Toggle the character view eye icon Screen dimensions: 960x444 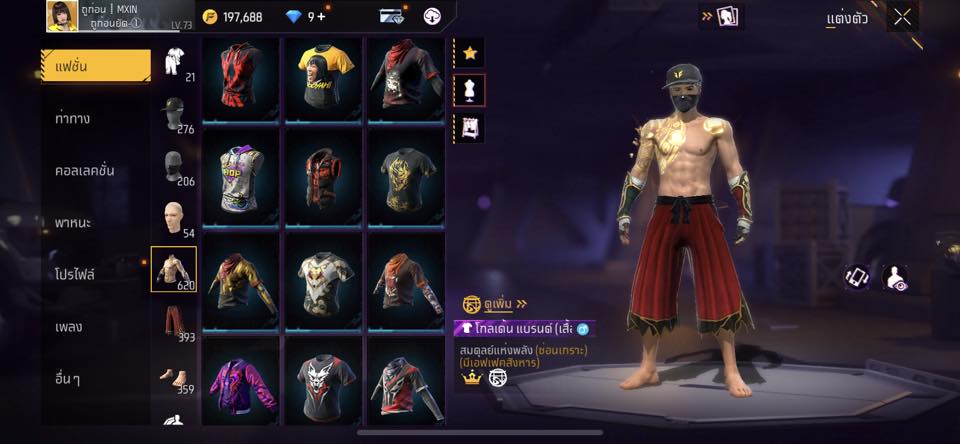(x=898, y=278)
